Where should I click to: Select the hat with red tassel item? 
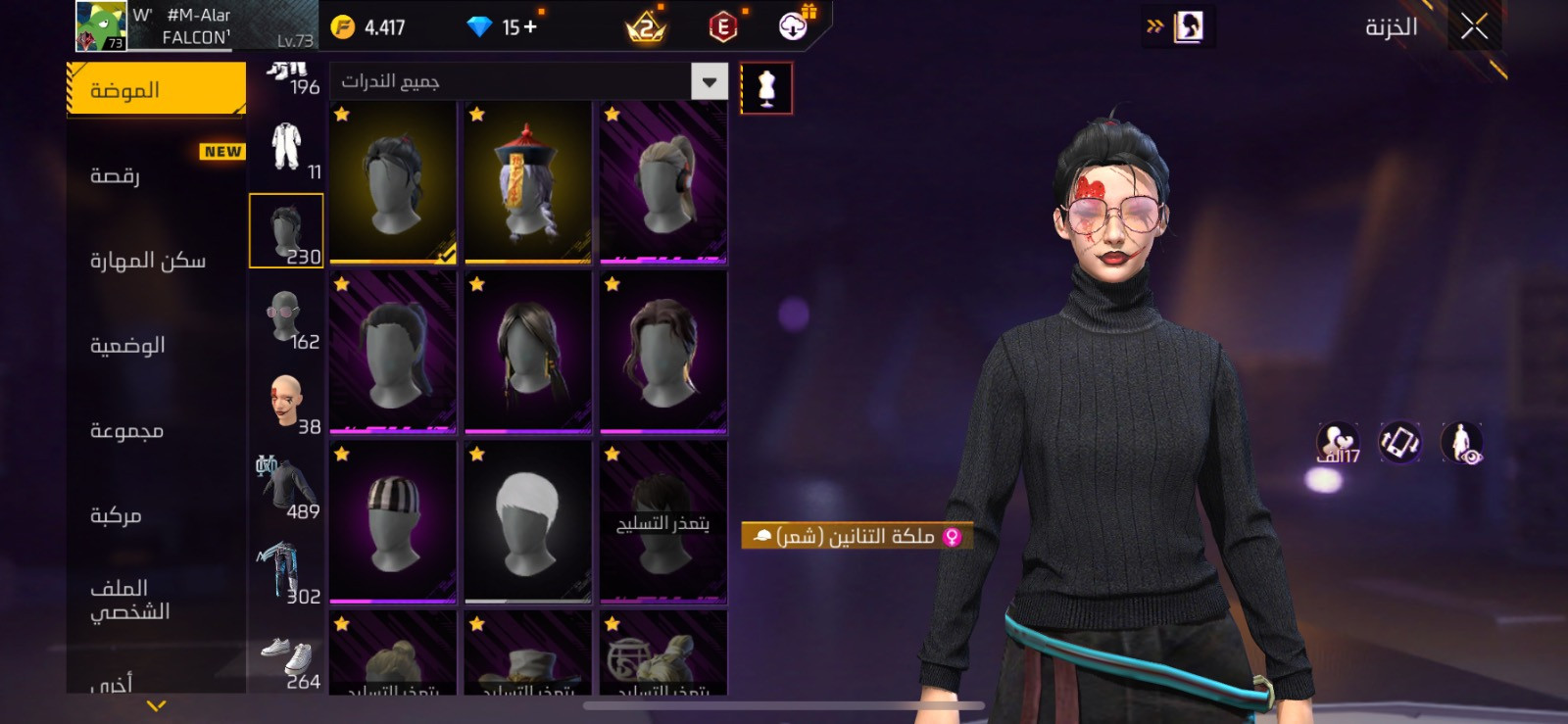tap(527, 182)
